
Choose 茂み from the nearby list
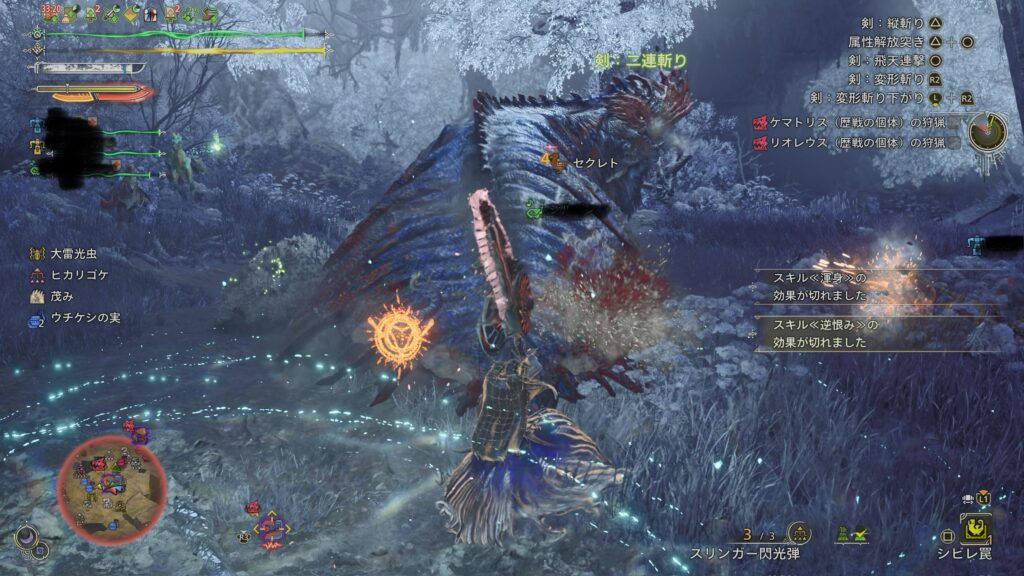tap(55, 298)
